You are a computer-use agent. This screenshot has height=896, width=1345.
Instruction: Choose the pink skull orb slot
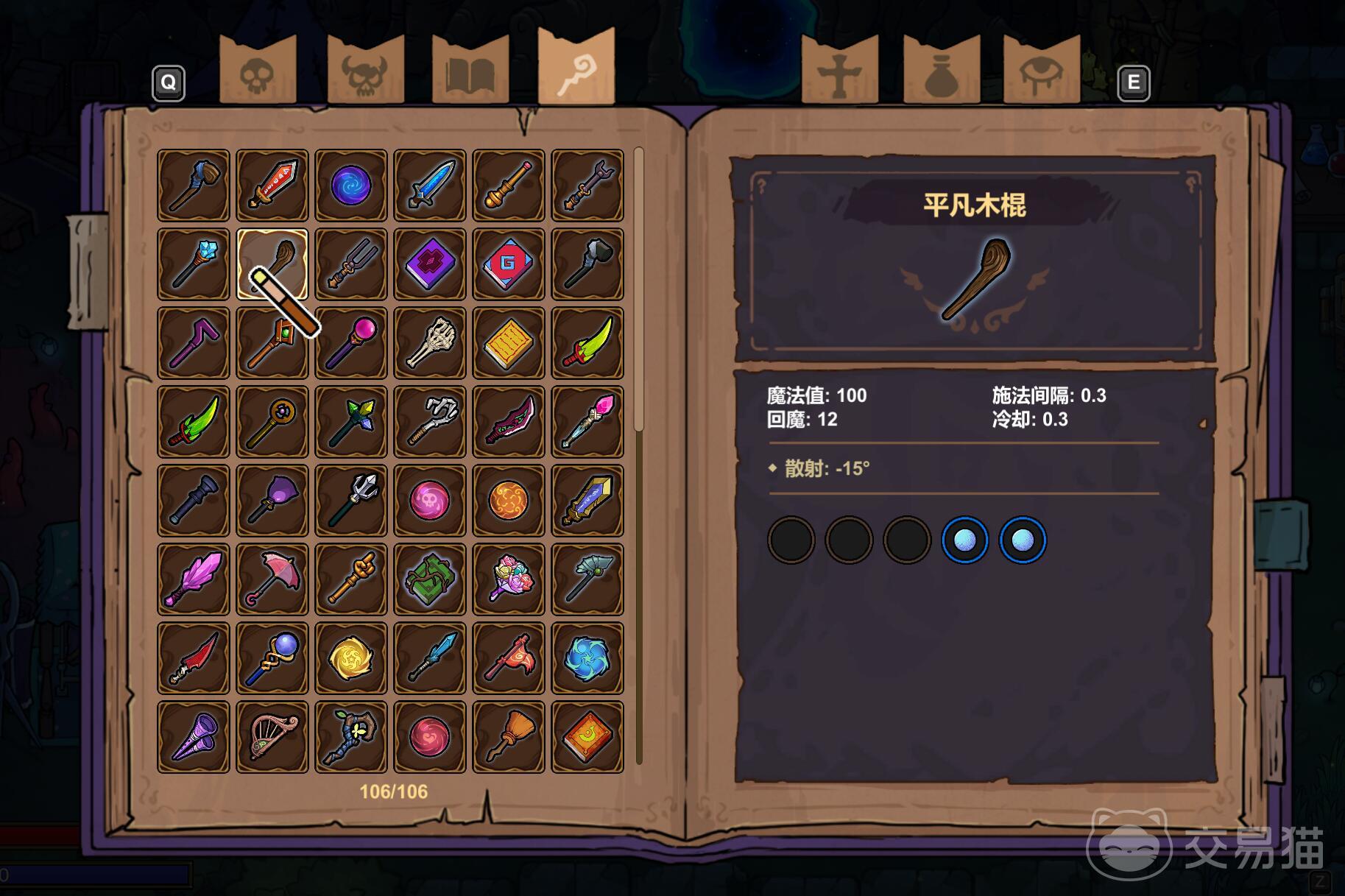(x=430, y=501)
